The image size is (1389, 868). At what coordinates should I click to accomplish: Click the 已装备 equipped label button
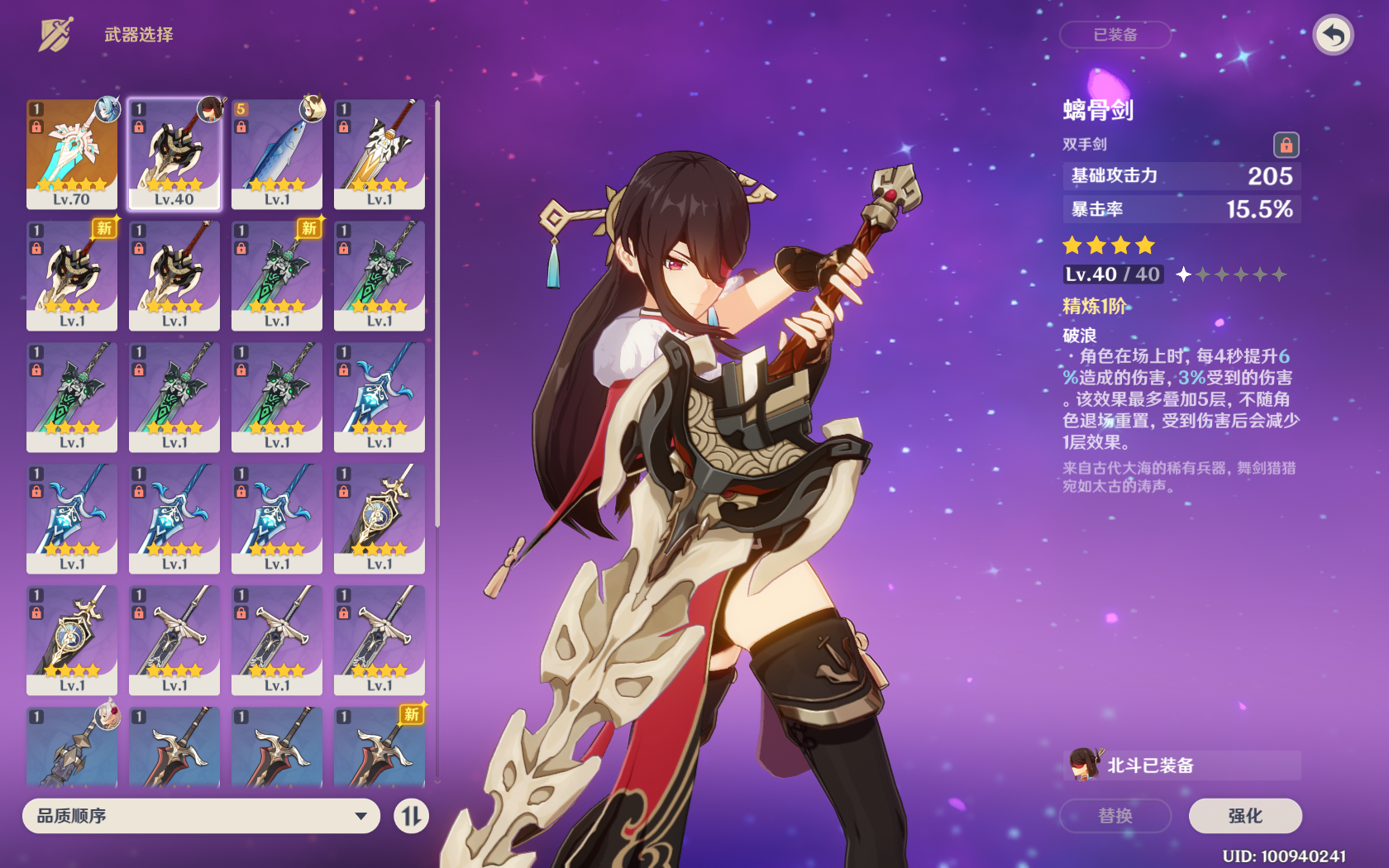[1115, 35]
